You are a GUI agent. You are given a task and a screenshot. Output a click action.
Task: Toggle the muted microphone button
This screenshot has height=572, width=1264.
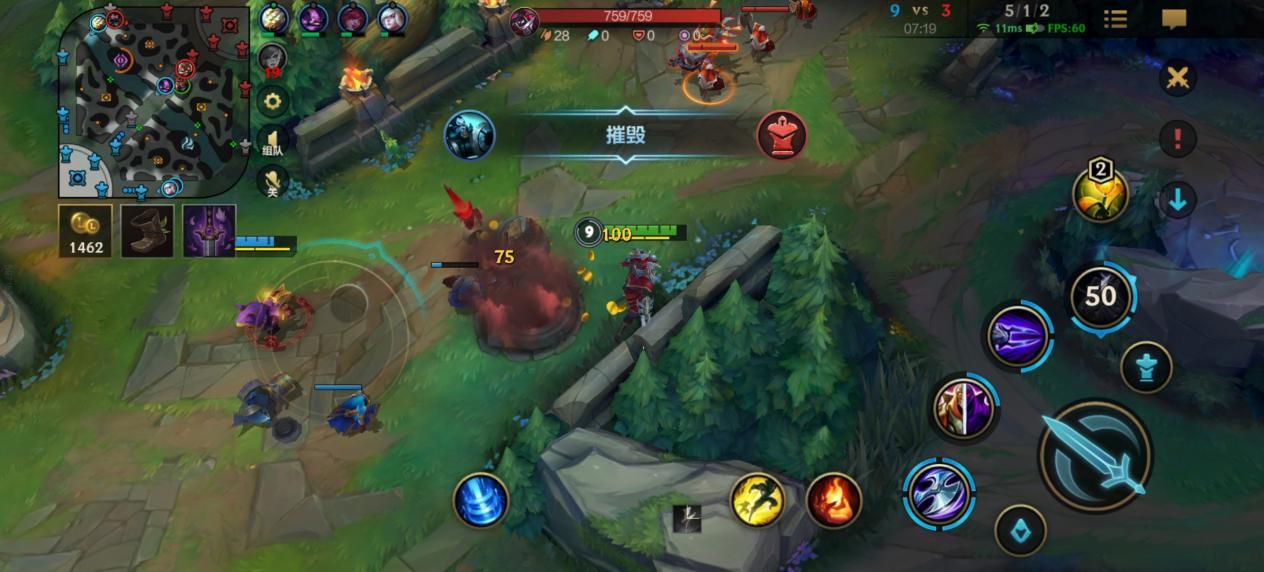(x=272, y=181)
